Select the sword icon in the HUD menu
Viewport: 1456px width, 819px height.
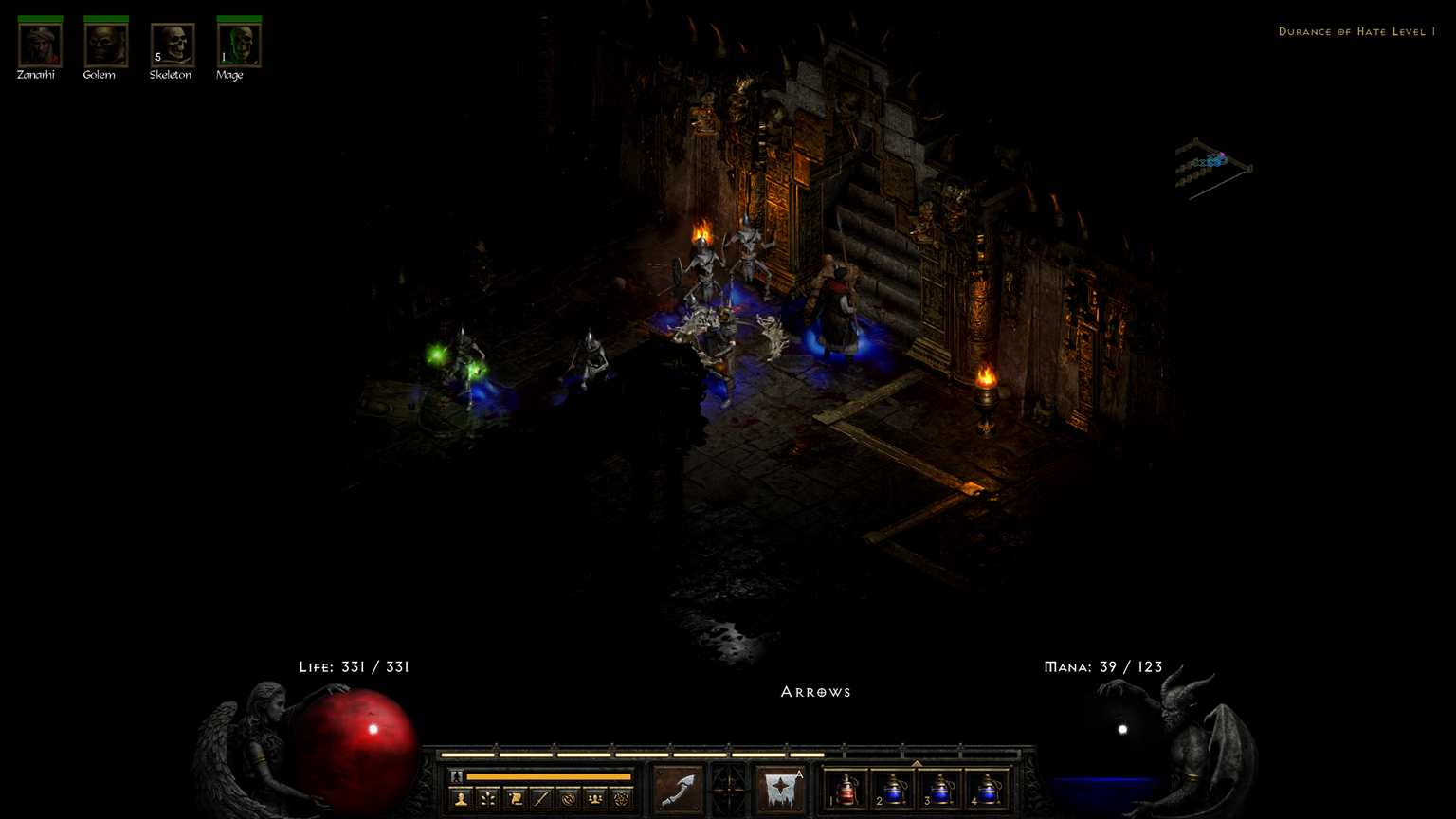(542, 799)
